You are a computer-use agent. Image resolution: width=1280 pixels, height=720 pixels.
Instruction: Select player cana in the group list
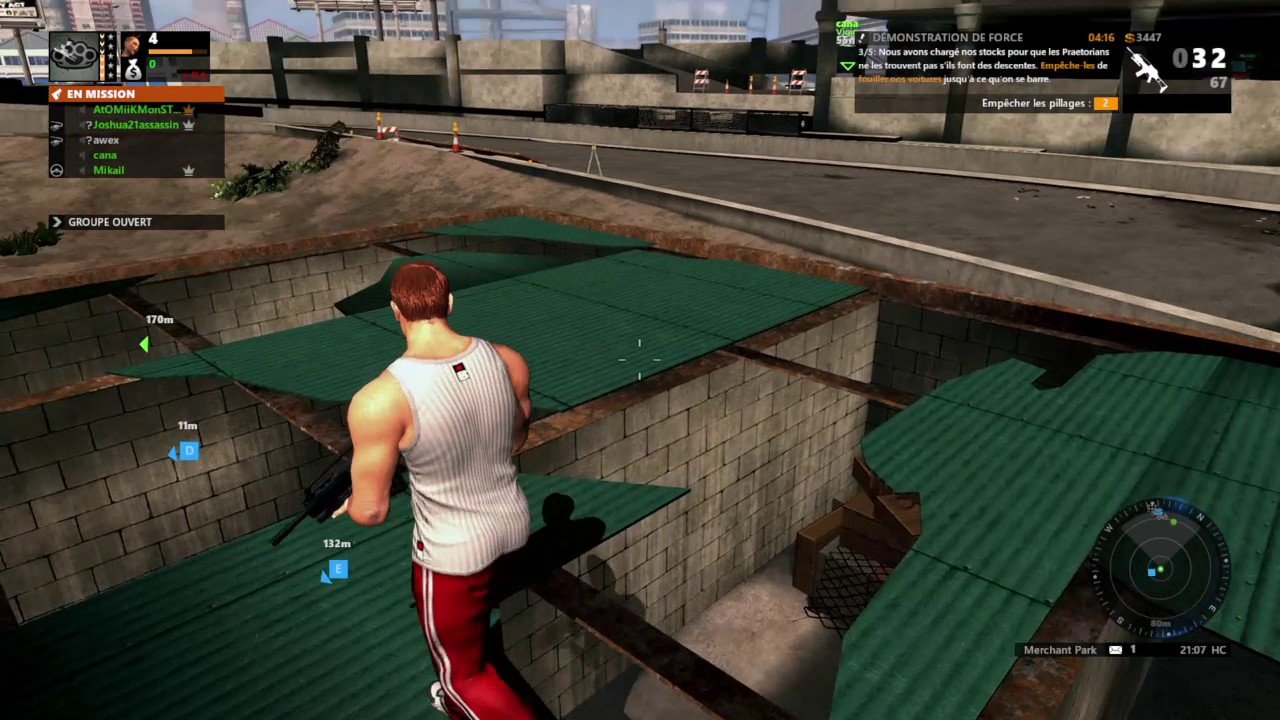pos(105,155)
